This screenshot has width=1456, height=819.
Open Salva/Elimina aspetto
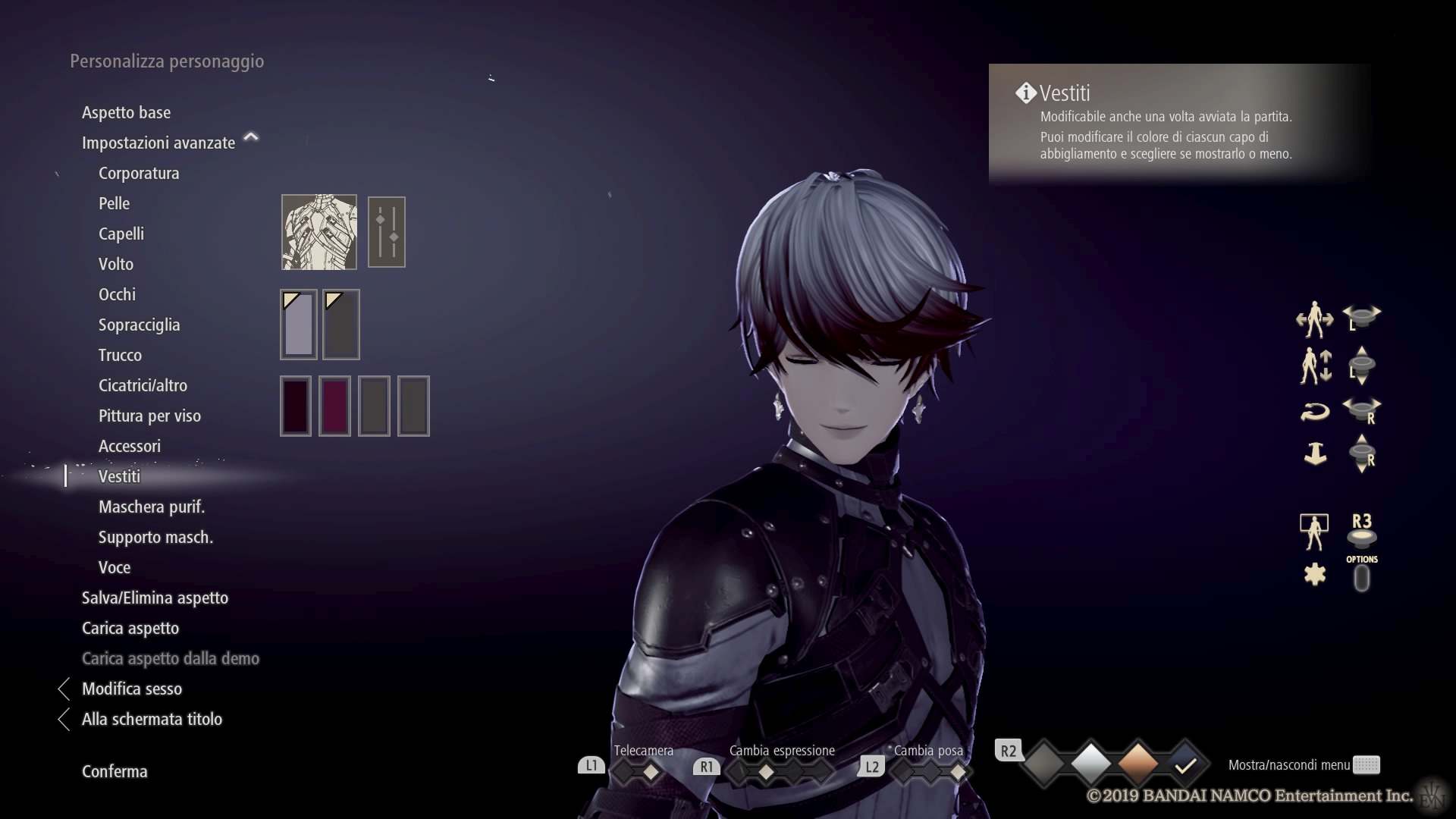point(155,598)
